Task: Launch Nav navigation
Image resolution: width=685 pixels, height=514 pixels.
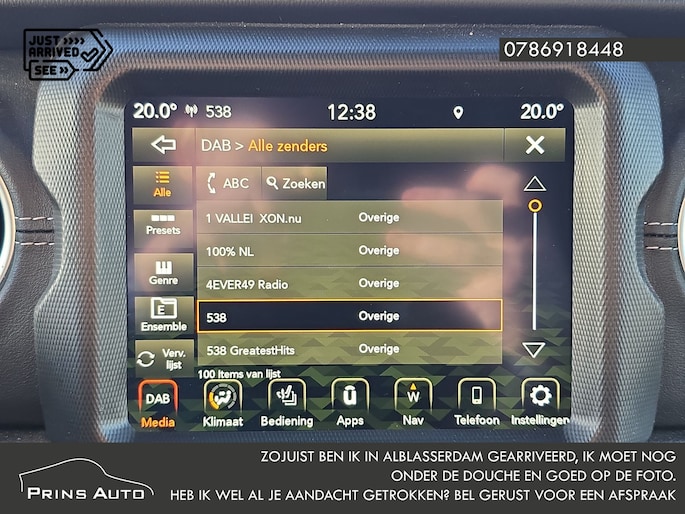Action: click(413, 403)
